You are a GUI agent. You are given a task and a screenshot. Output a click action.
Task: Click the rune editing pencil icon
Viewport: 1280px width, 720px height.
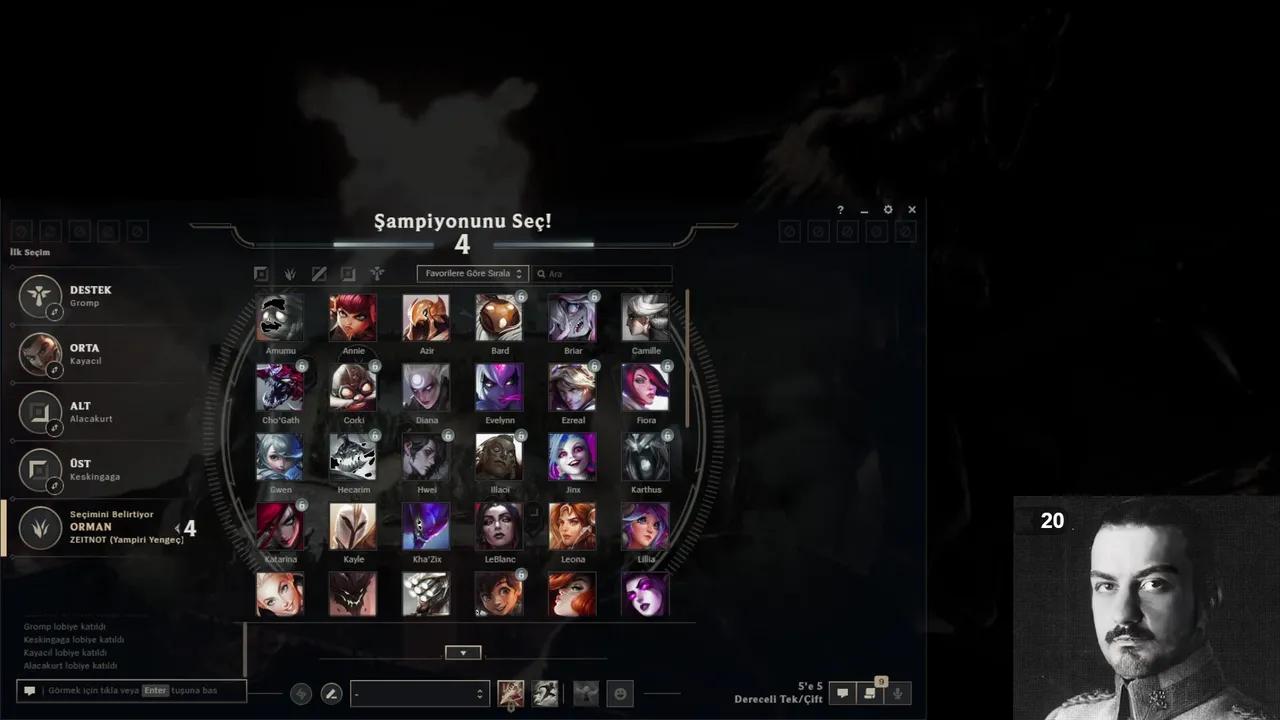tap(331, 693)
